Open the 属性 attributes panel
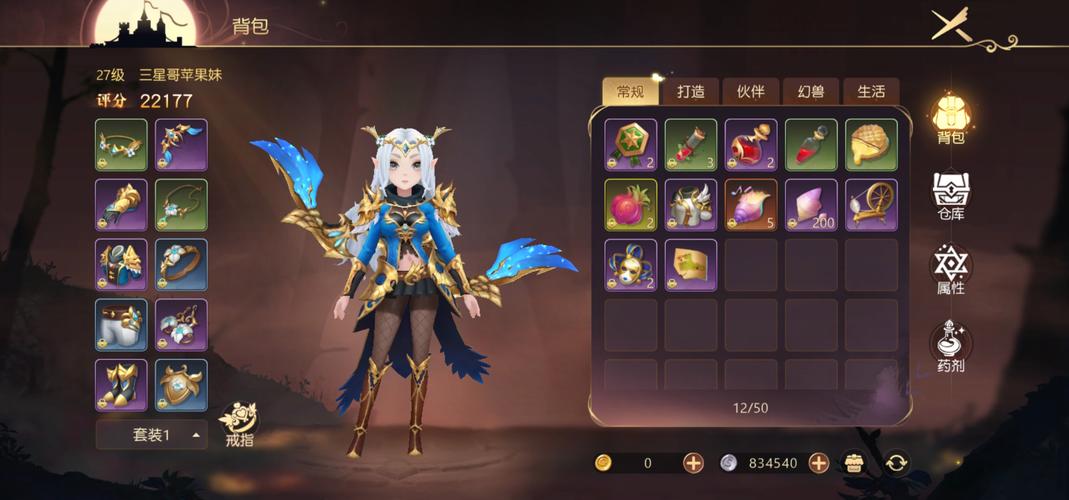The height and width of the screenshot is (500, 1069). (x=950, y=270)
